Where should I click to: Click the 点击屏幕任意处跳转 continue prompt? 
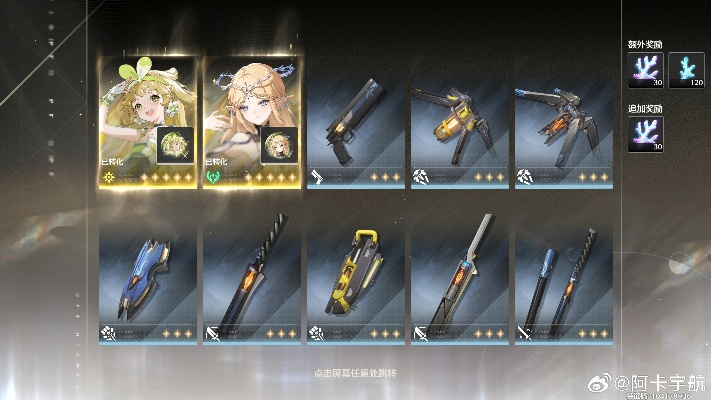(355, 371)
